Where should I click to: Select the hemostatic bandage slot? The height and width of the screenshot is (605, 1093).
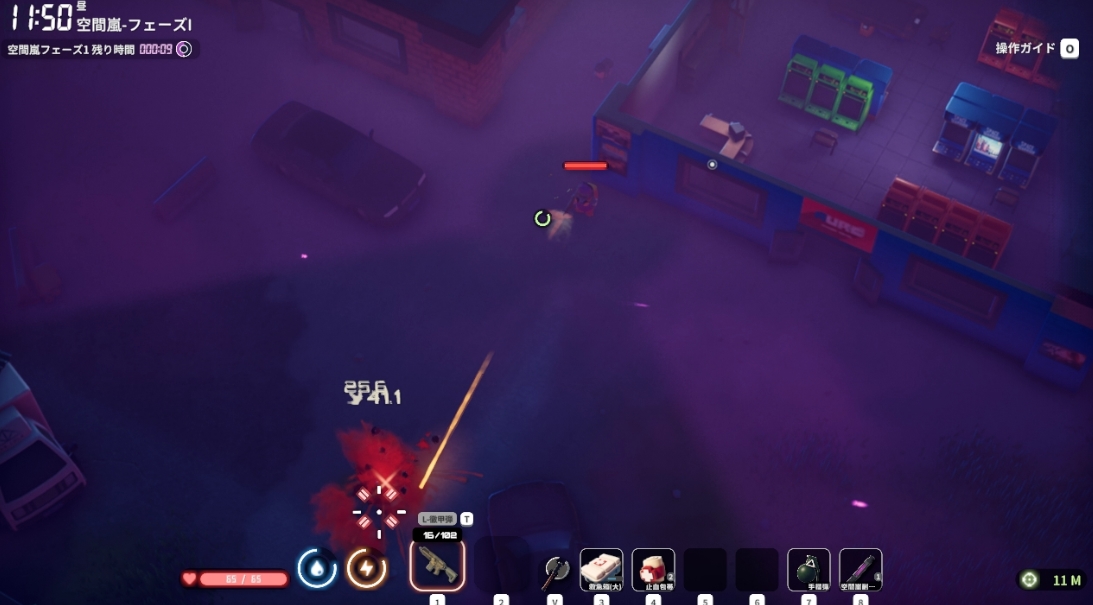654,569
